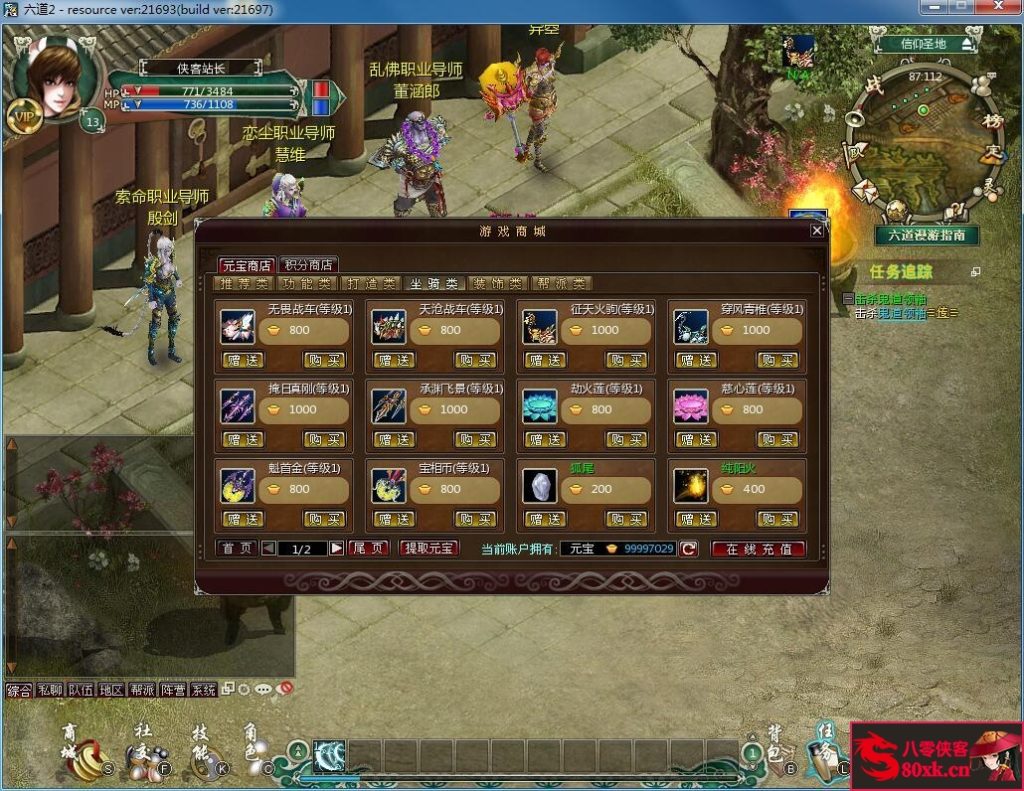The width and height of the screenshot is (1024, 791).
Task: Click the 慈心莲 lotus mount icon
Action: (x=690, y=405)
